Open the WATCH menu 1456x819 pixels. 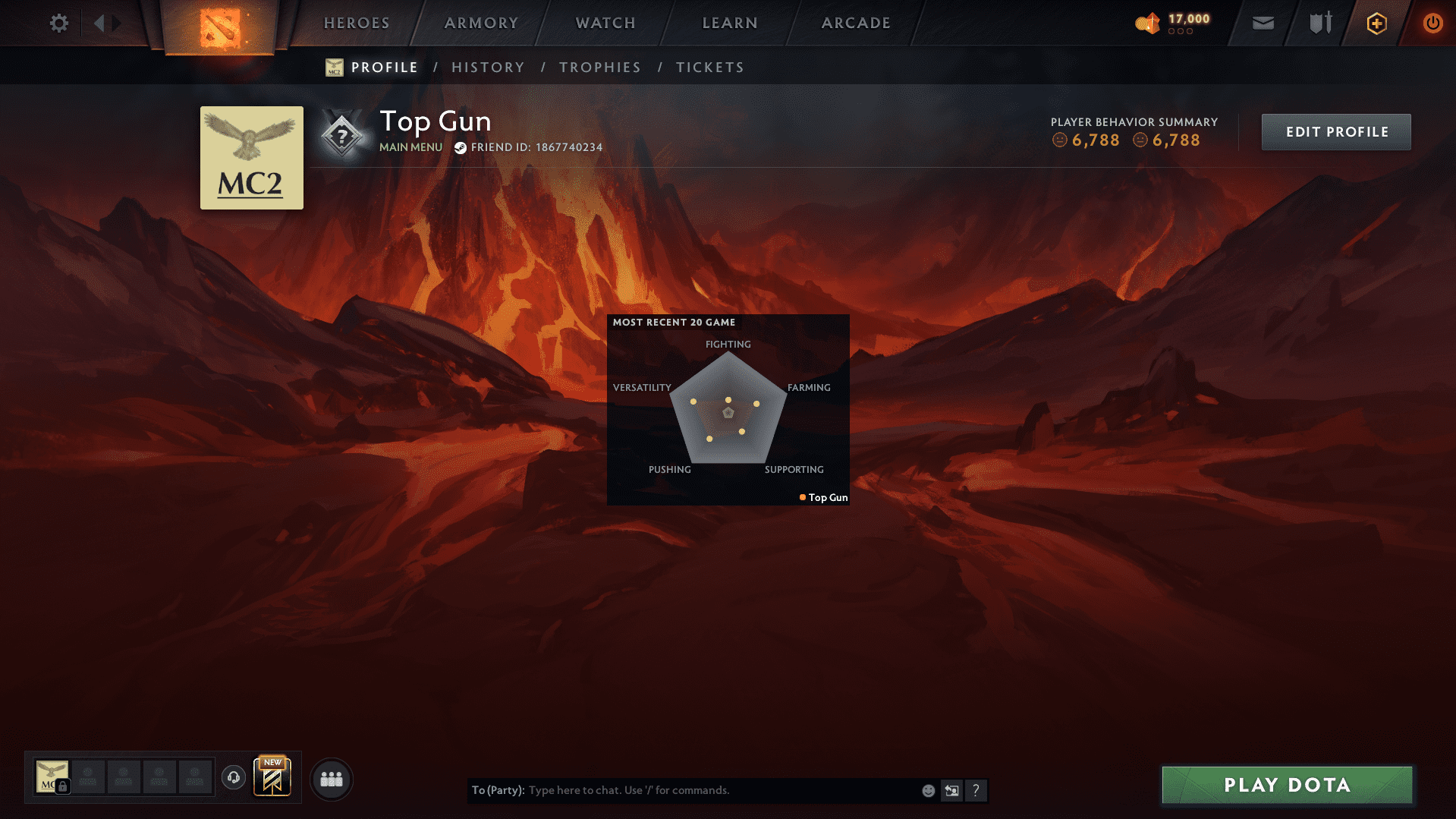pos(605,23)
